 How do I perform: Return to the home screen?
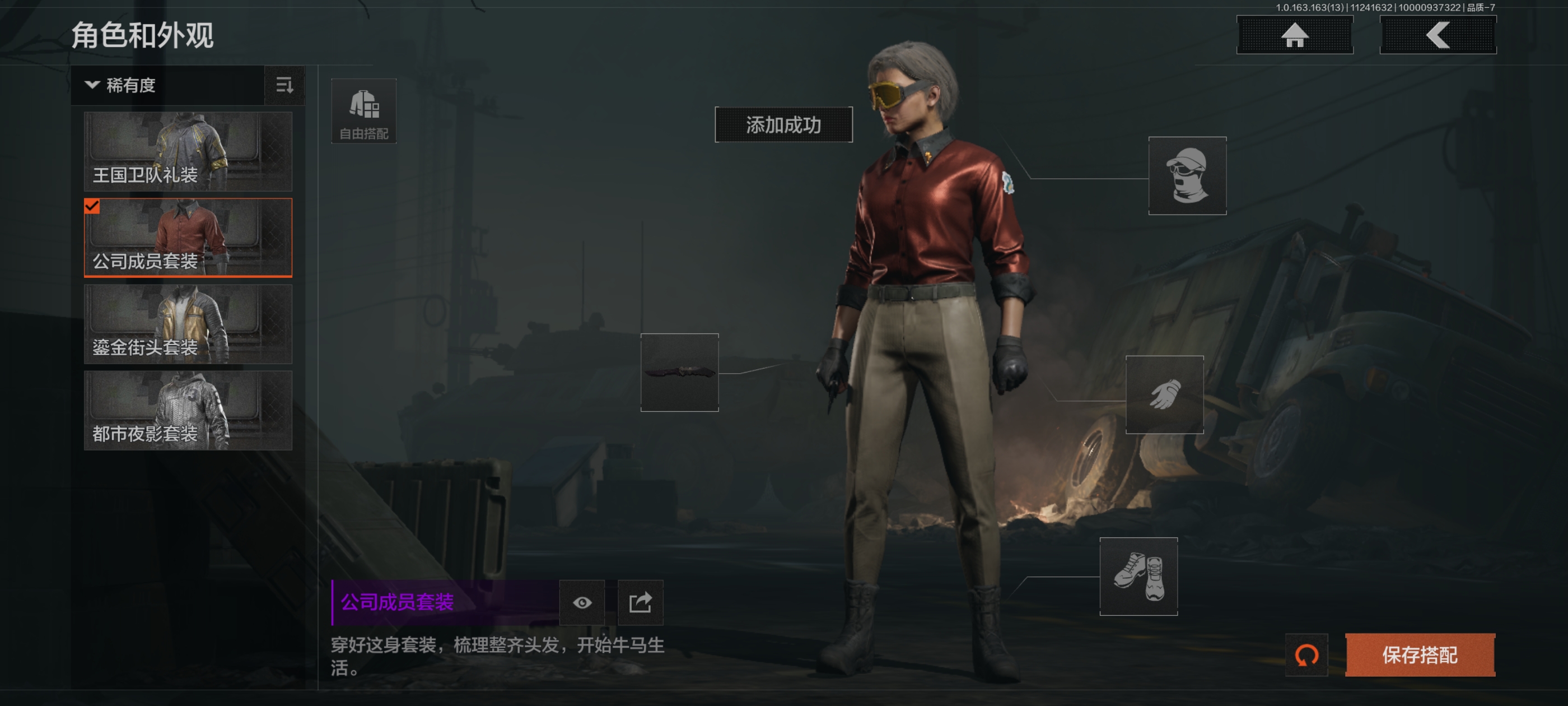pos(1294,35)
